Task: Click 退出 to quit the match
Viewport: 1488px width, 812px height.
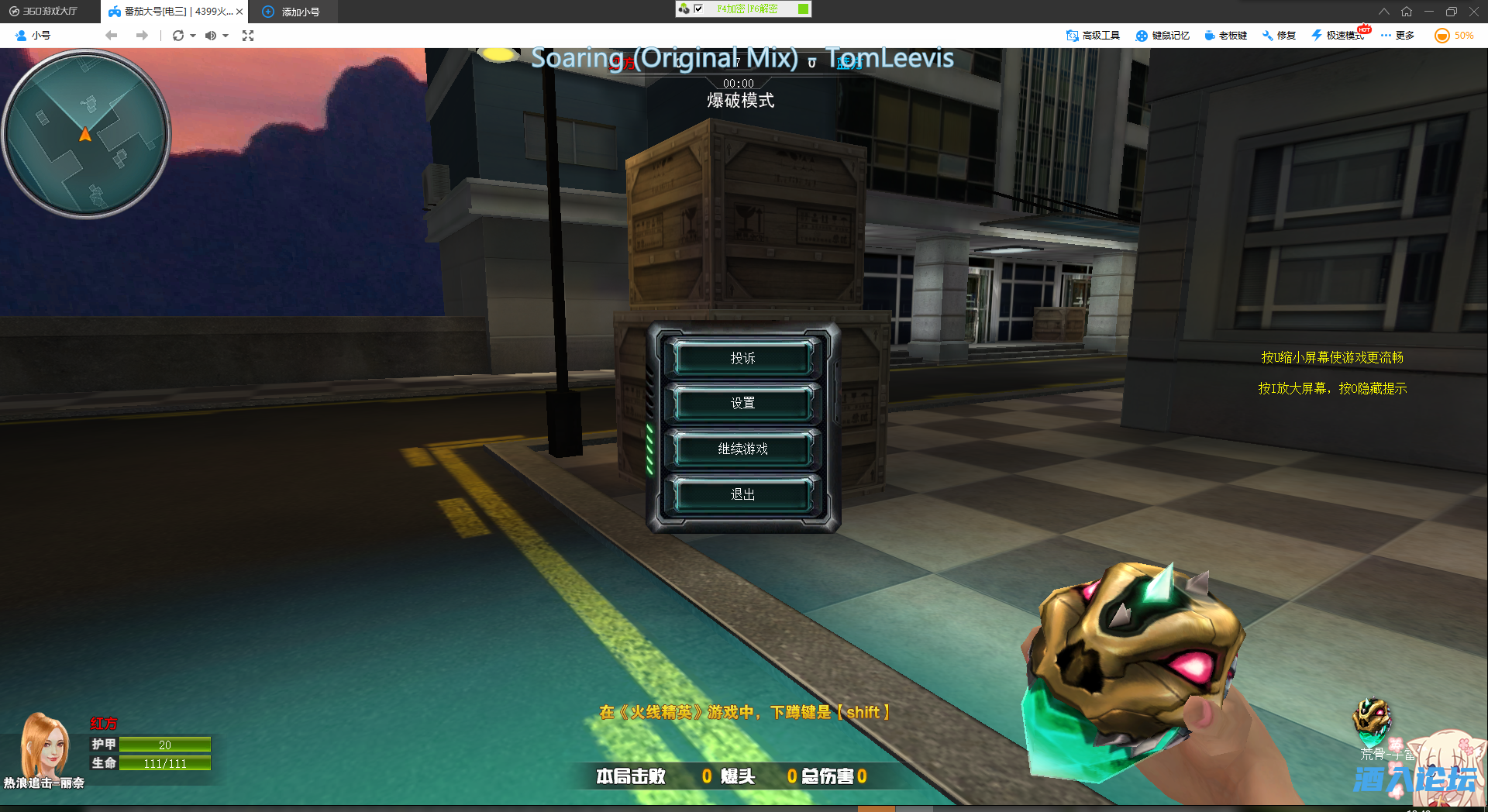Action: pyautogui.click(x=742, y=494)
